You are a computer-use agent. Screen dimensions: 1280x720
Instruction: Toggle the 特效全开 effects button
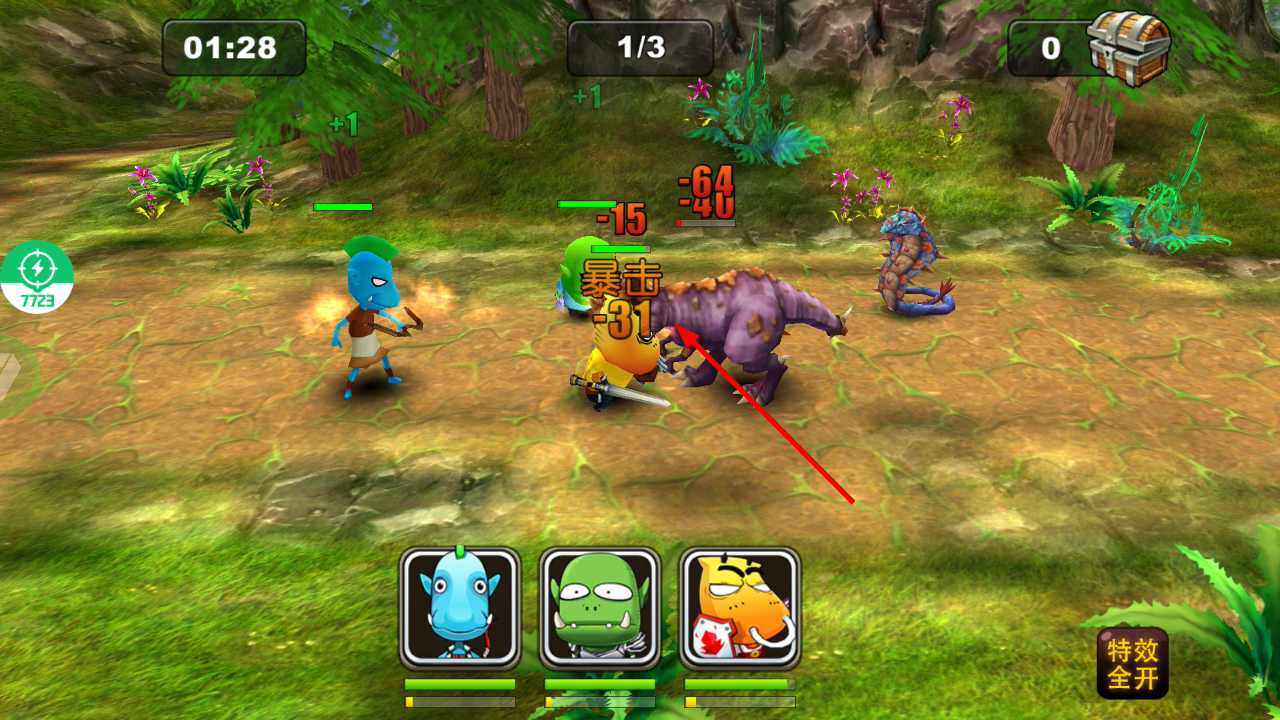coord(1132,663)
